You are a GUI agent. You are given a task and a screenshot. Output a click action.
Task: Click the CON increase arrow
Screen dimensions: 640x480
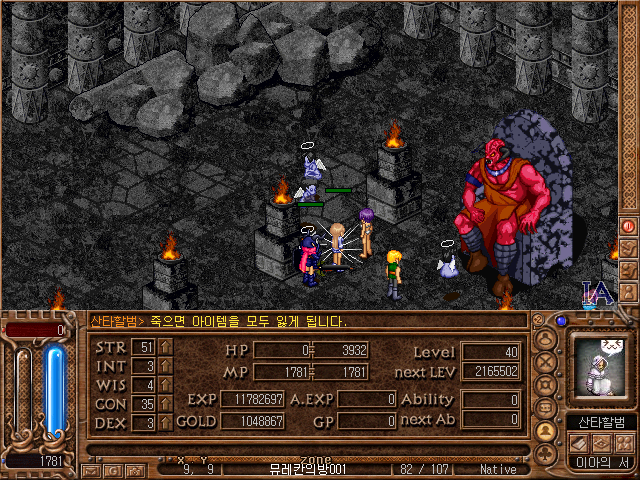[166, 404]
